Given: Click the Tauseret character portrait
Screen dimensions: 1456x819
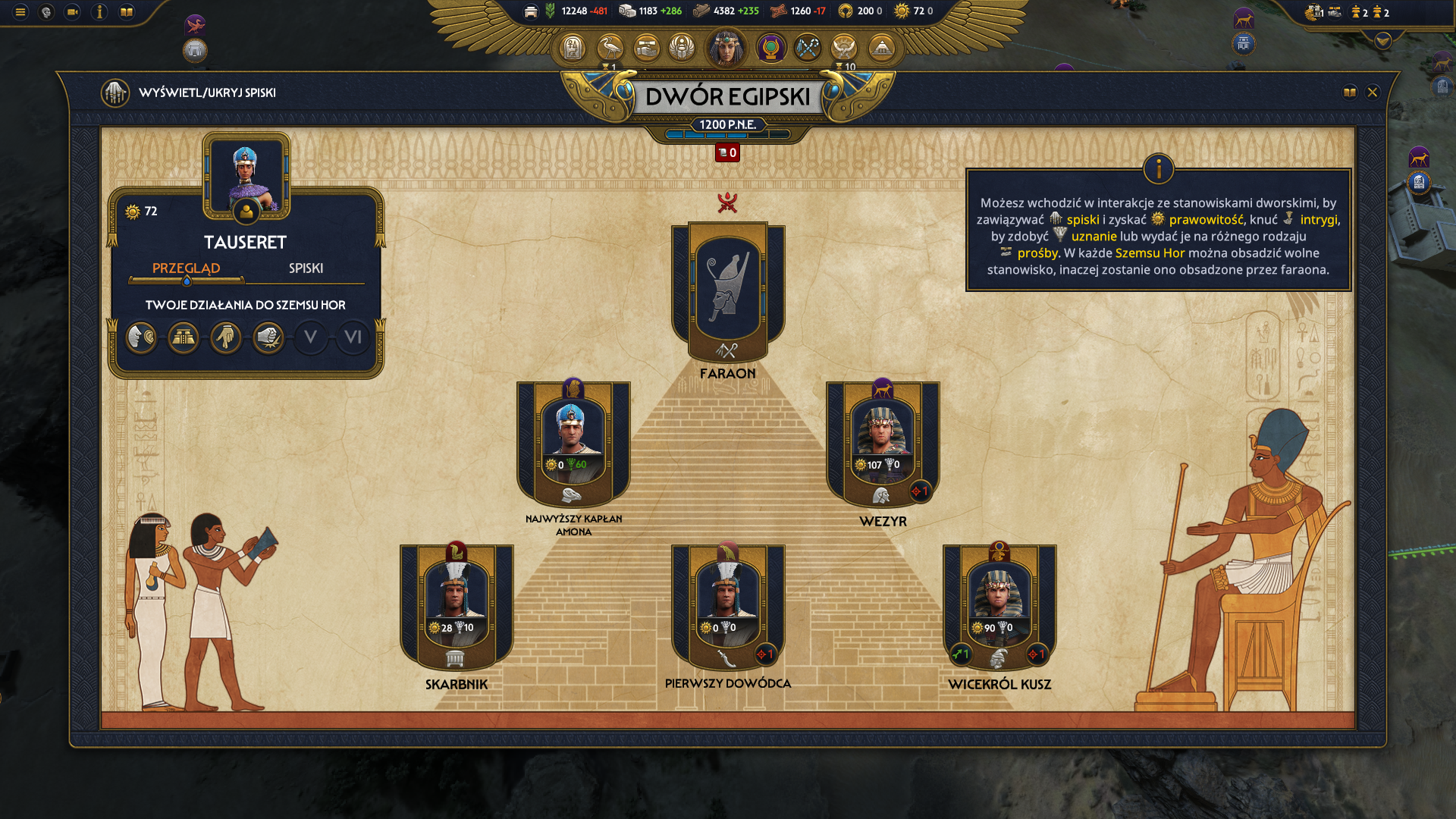Looking at the screenshot, I should [x=246, y=177].
